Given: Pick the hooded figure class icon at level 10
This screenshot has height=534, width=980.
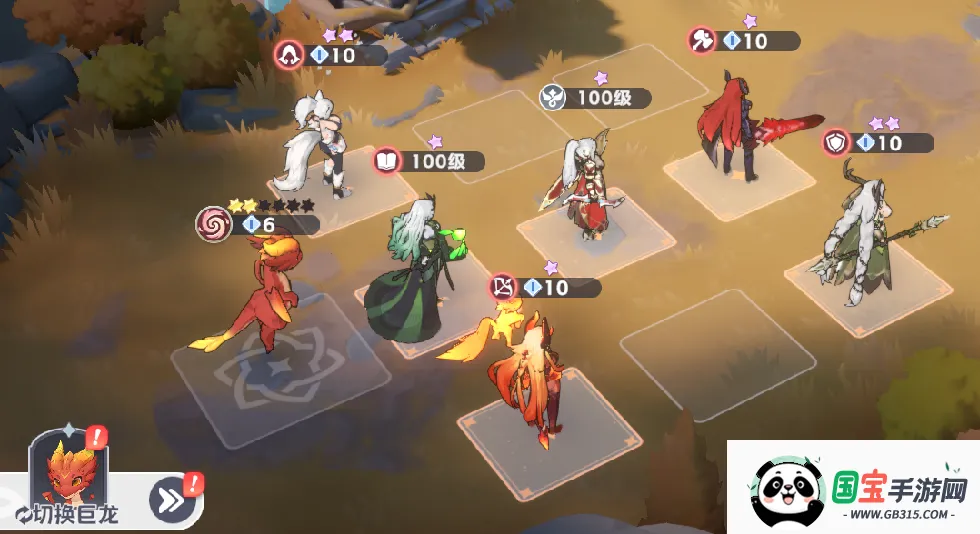Looking at the screenshot, I should coord(289,55).
